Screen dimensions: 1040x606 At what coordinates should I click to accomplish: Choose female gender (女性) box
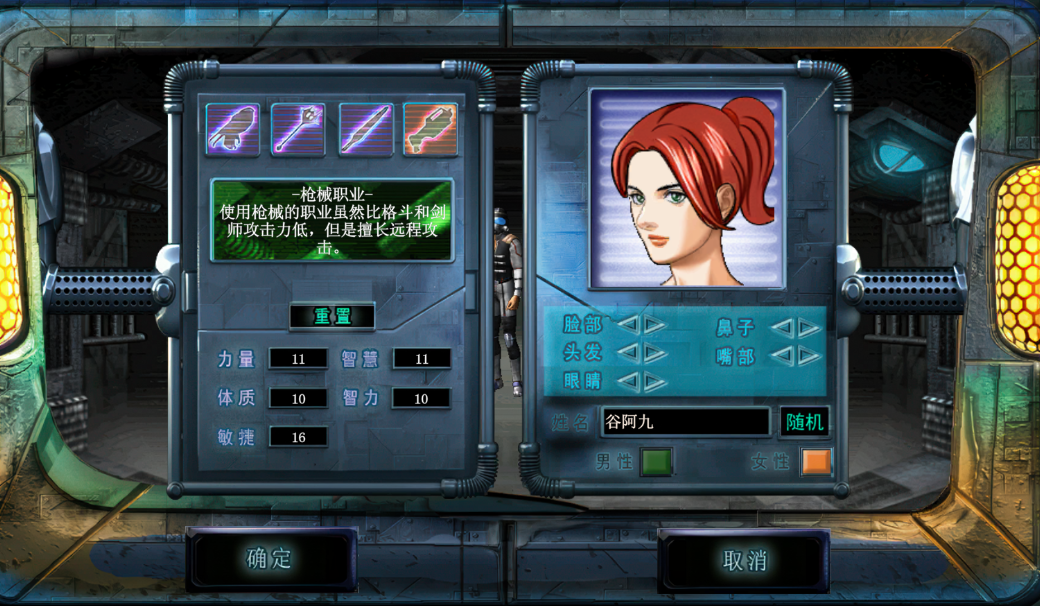(x=816, y=462)
